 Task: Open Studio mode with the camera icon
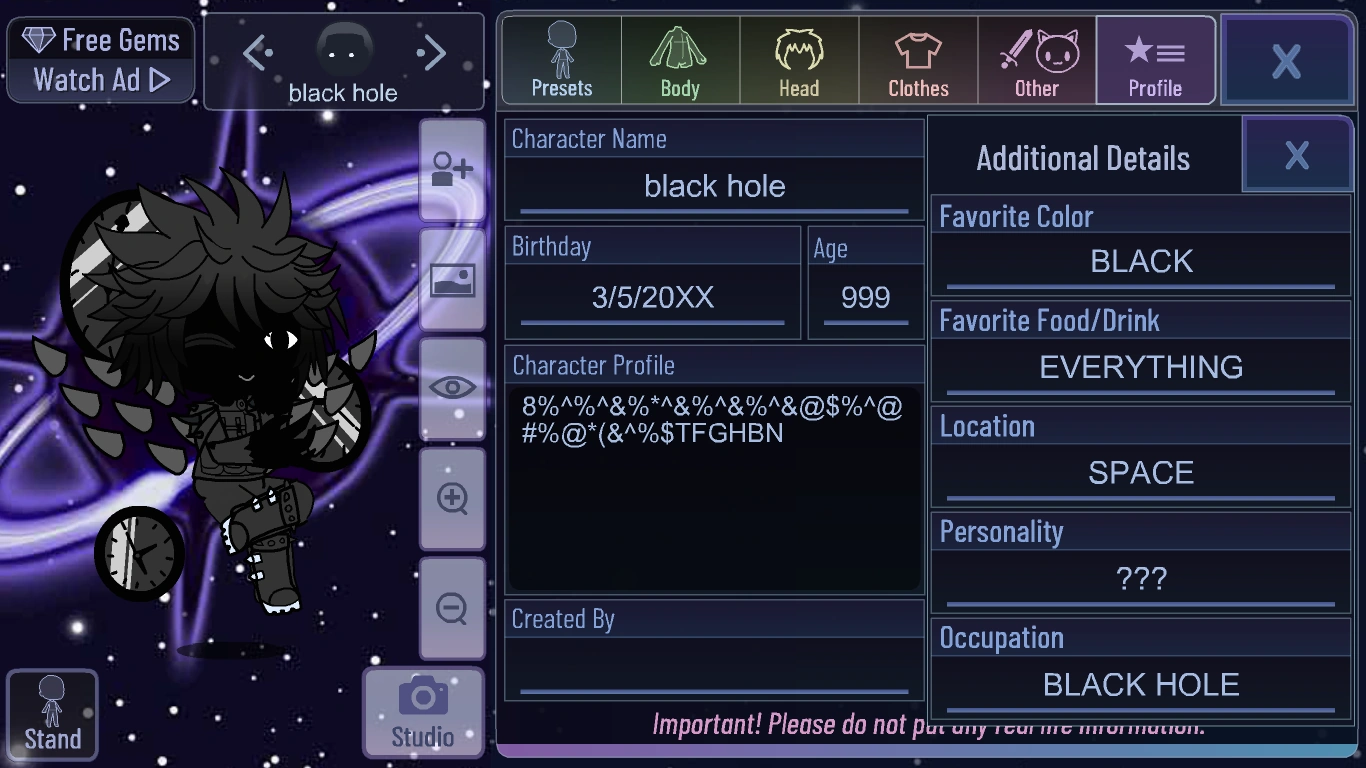click(x=422, y=710)
